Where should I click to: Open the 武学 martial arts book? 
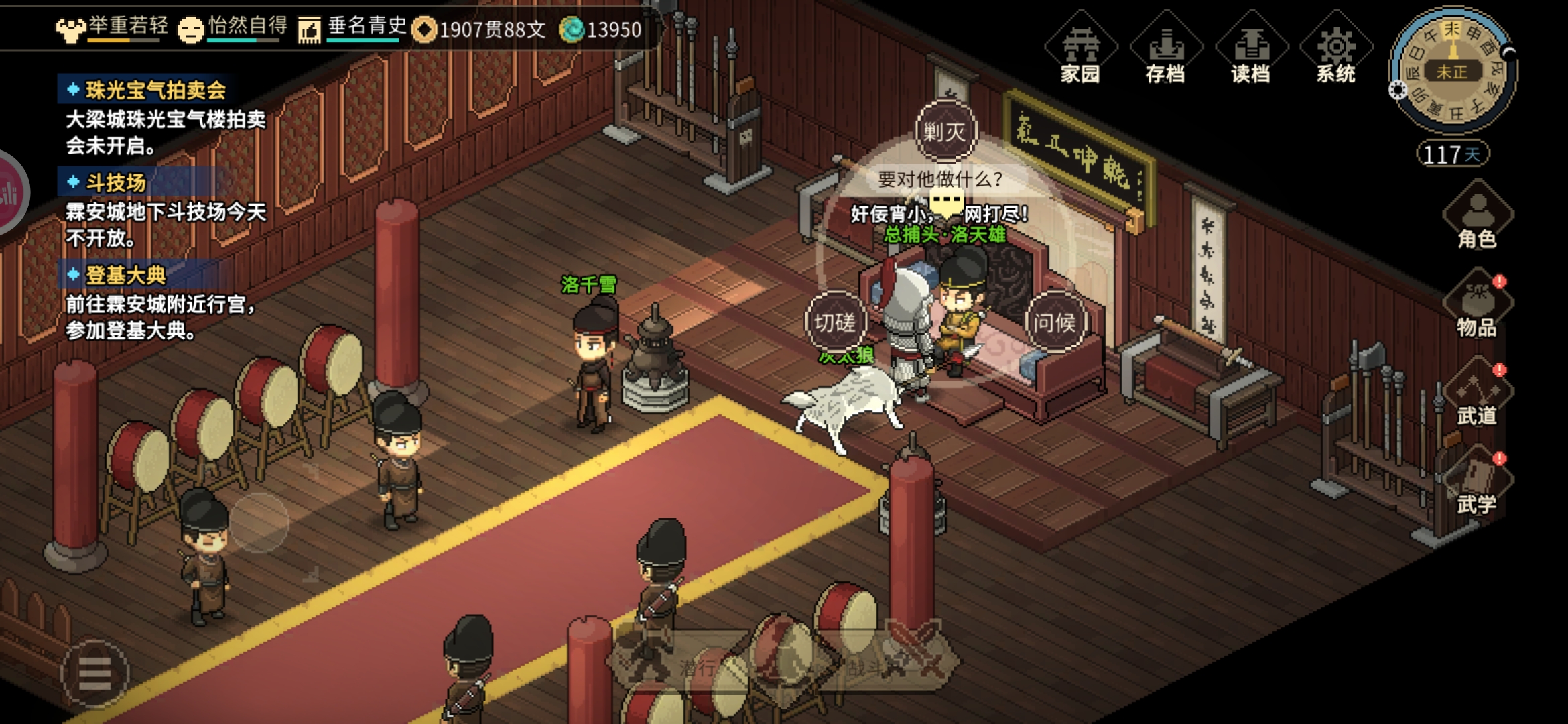pyautogui.click(x=1477, y=484)
